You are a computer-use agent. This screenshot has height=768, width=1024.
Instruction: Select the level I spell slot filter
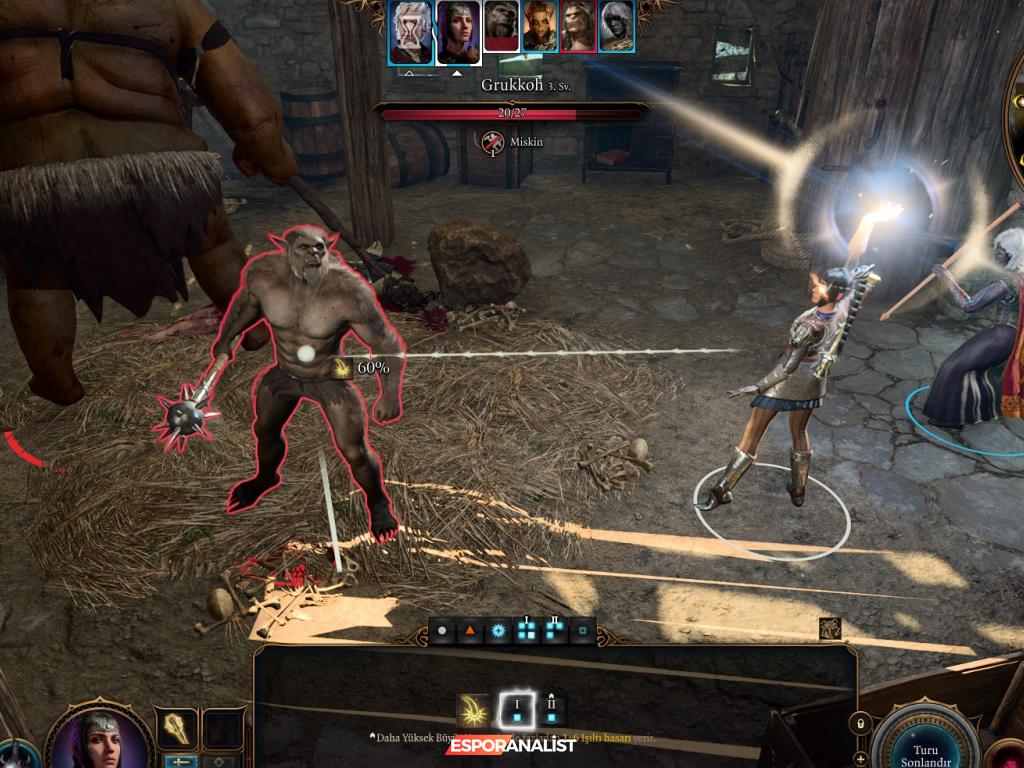pos(526,632)
